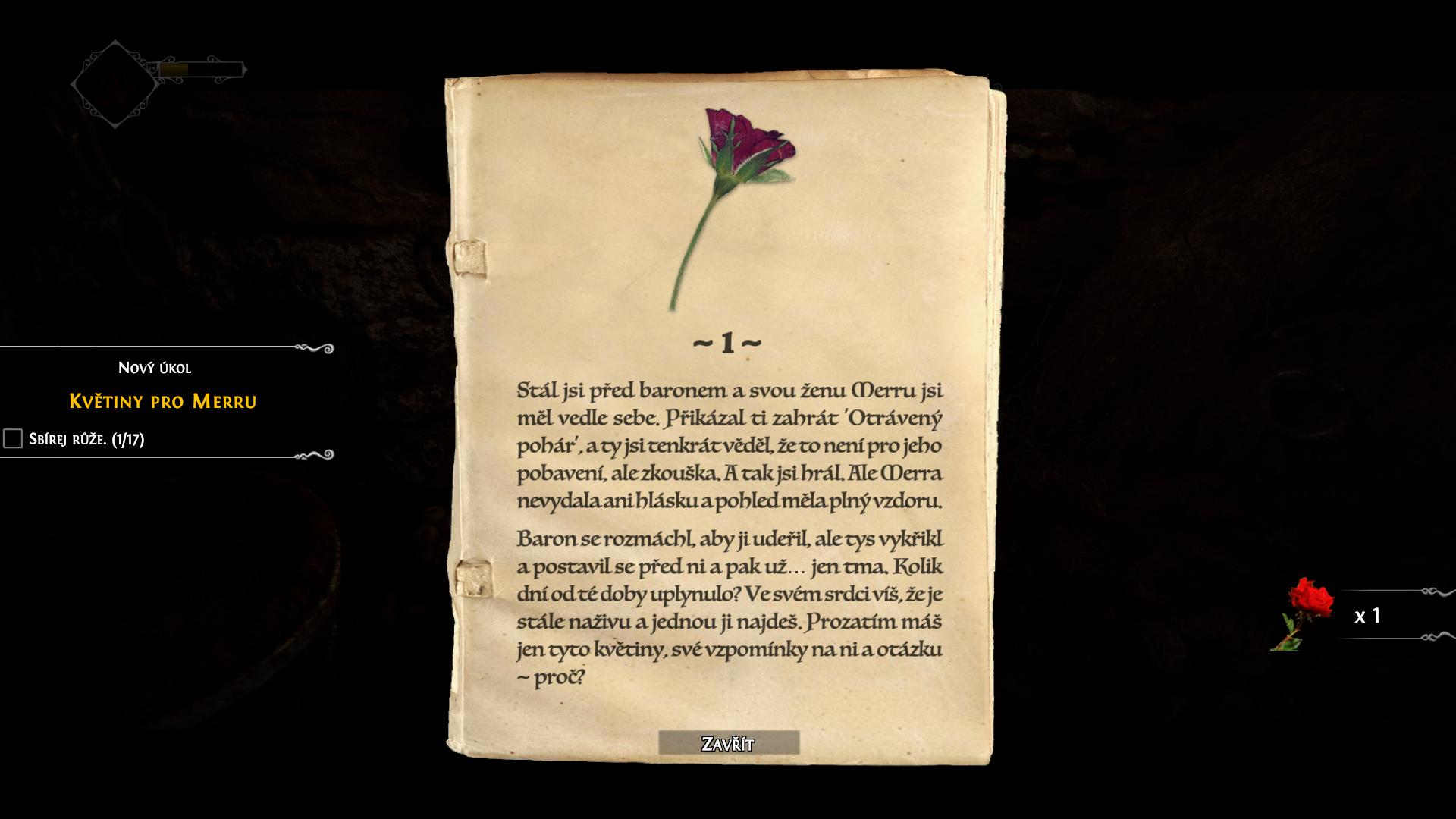1456x819 pixels.
Task: Click the red rose collectible counter icon
Action: click(1304, 613)
